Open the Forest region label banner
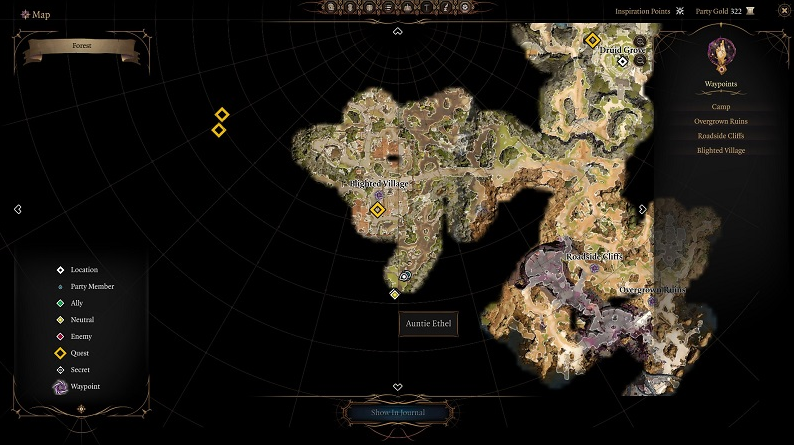The height and width of the screenshot is (445, 794). click(81, 46)
